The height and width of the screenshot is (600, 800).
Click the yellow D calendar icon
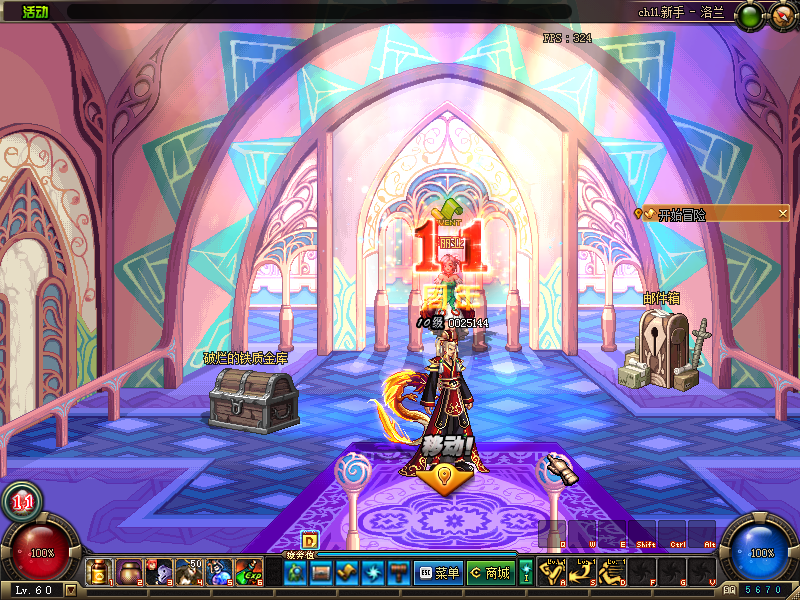point(309,541)
